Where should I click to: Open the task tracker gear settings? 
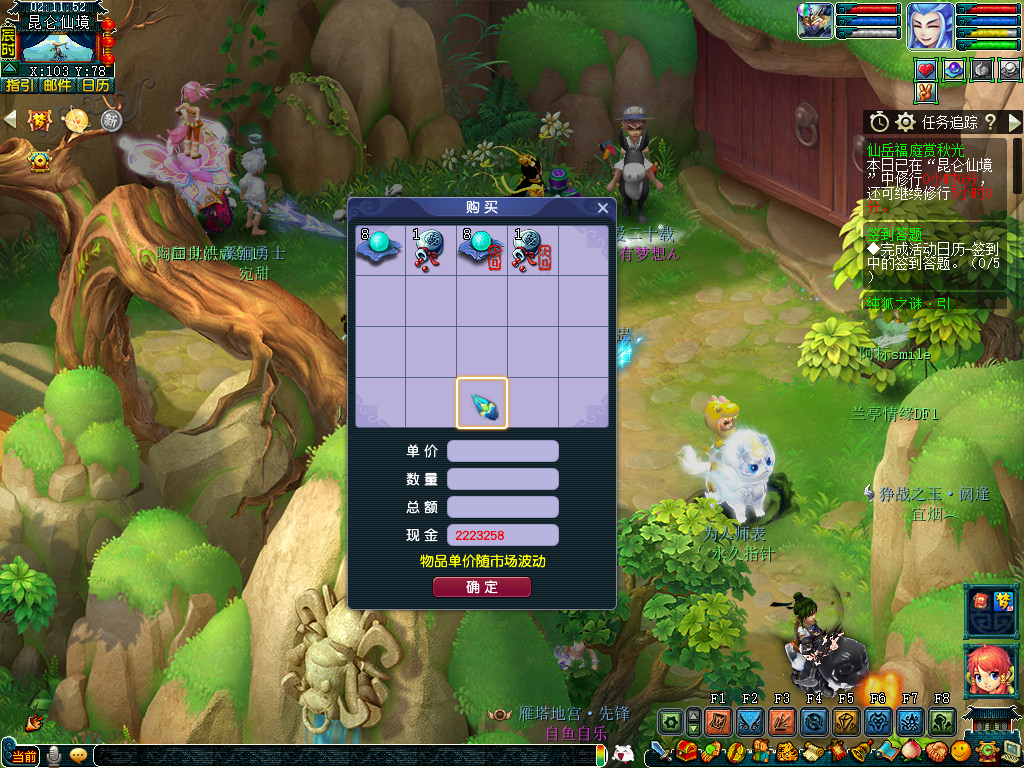tap(905, 122)
